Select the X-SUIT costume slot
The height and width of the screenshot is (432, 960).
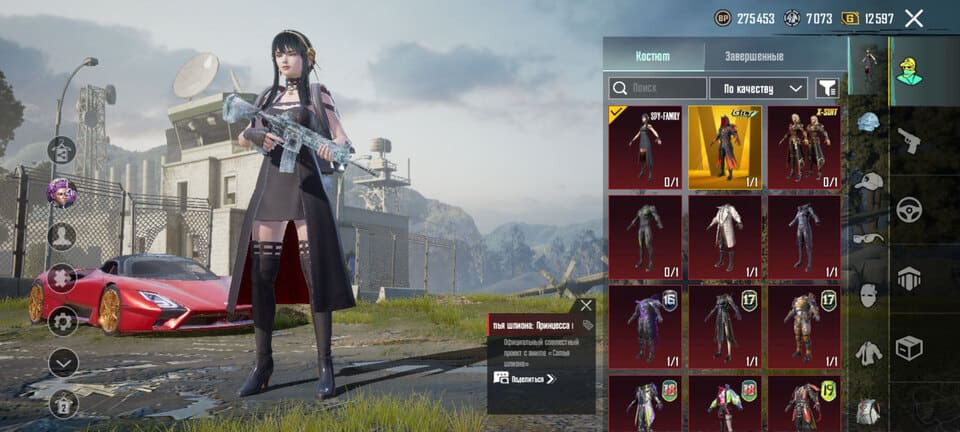[804, 147]
